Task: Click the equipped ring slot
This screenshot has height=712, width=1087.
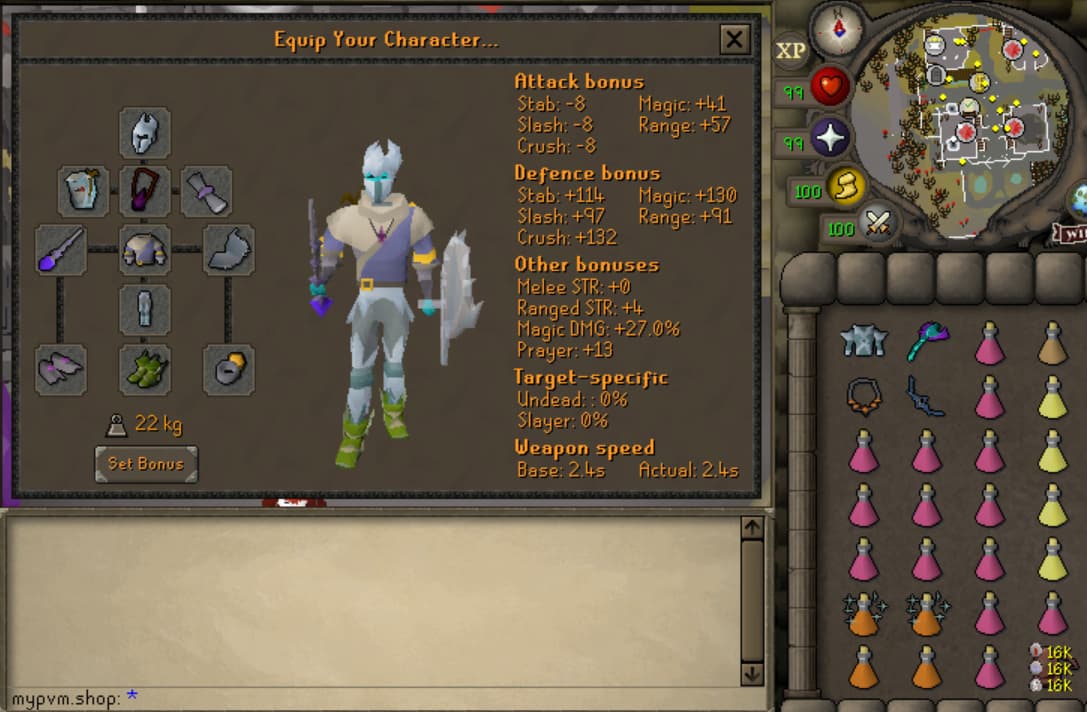Action: coord(229,369)
